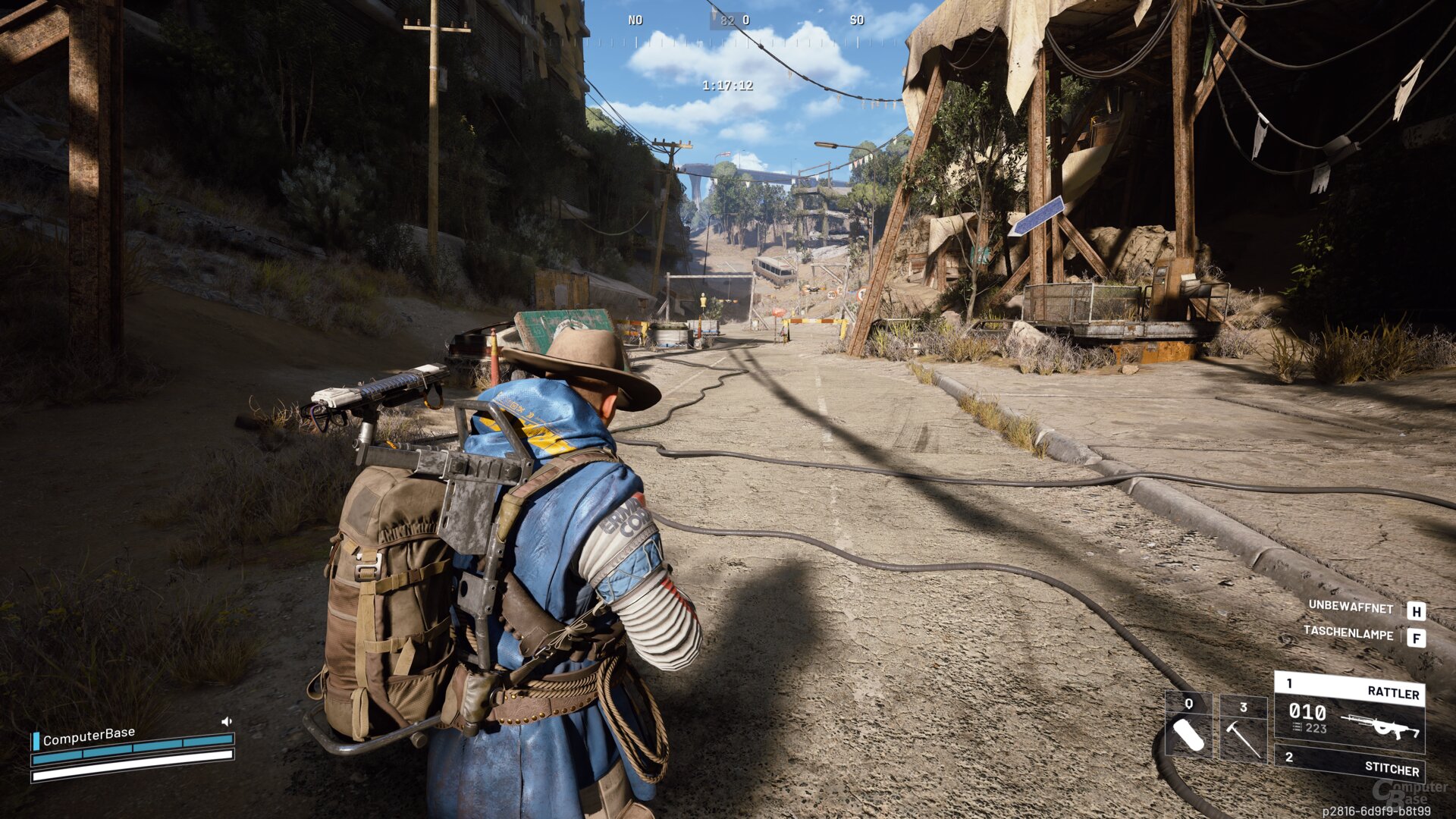Click the speaker icon above ComputerBase nameplate

pyautogui.click(x=227, y=721)
